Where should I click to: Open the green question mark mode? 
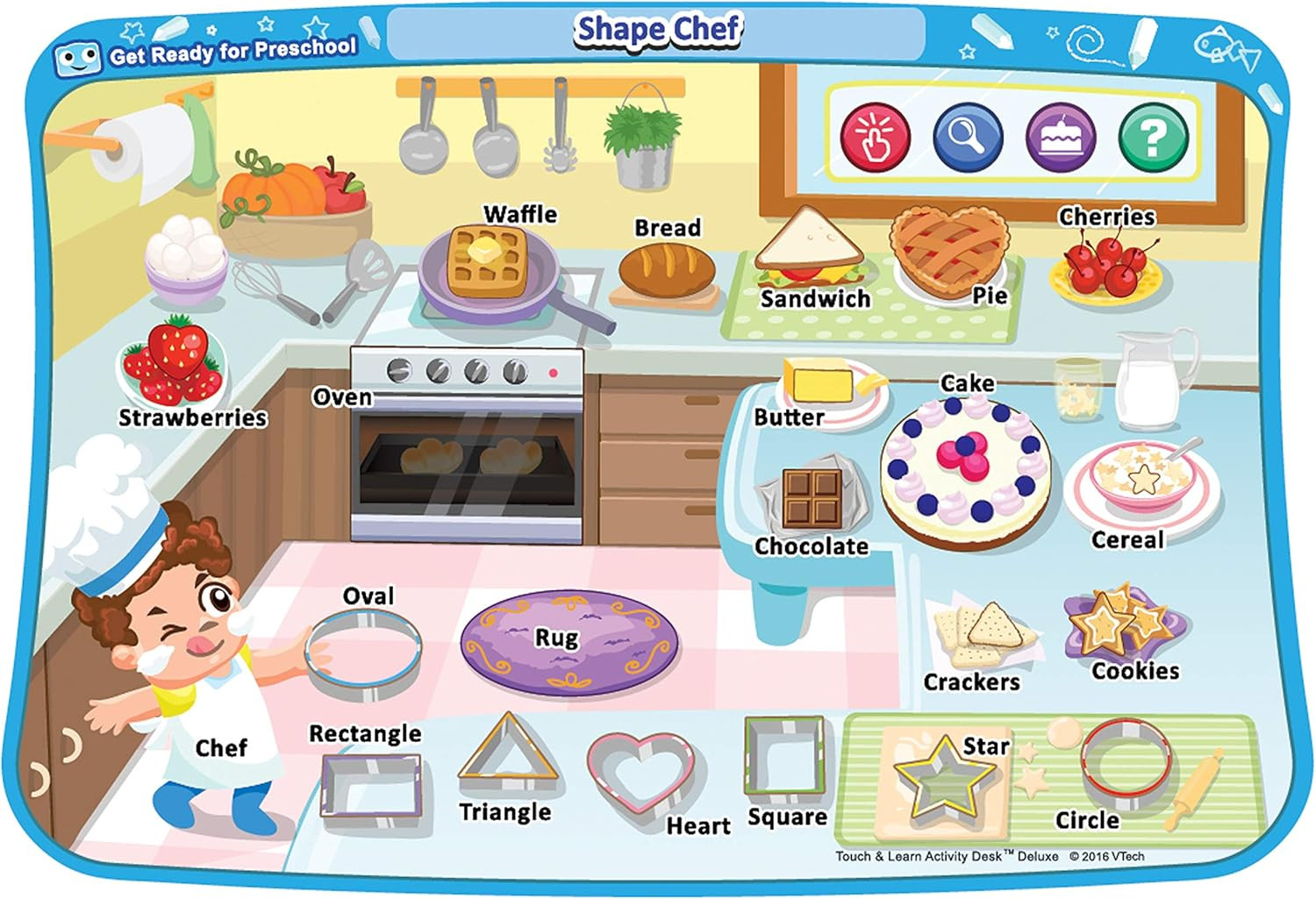click(x=1153, y=137)
